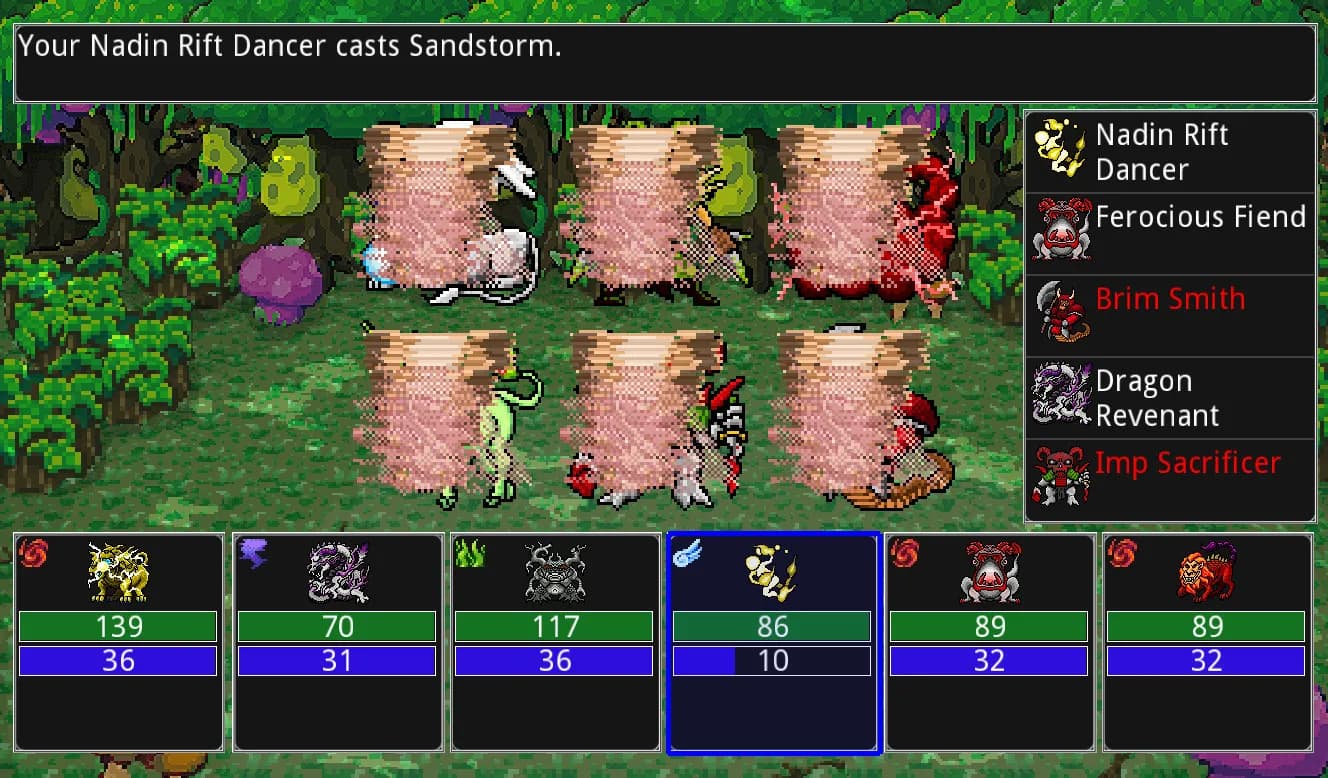Select the yellow beast party panel with 139 health
This screenshot has height=778, width=1328.
(119, 642)
